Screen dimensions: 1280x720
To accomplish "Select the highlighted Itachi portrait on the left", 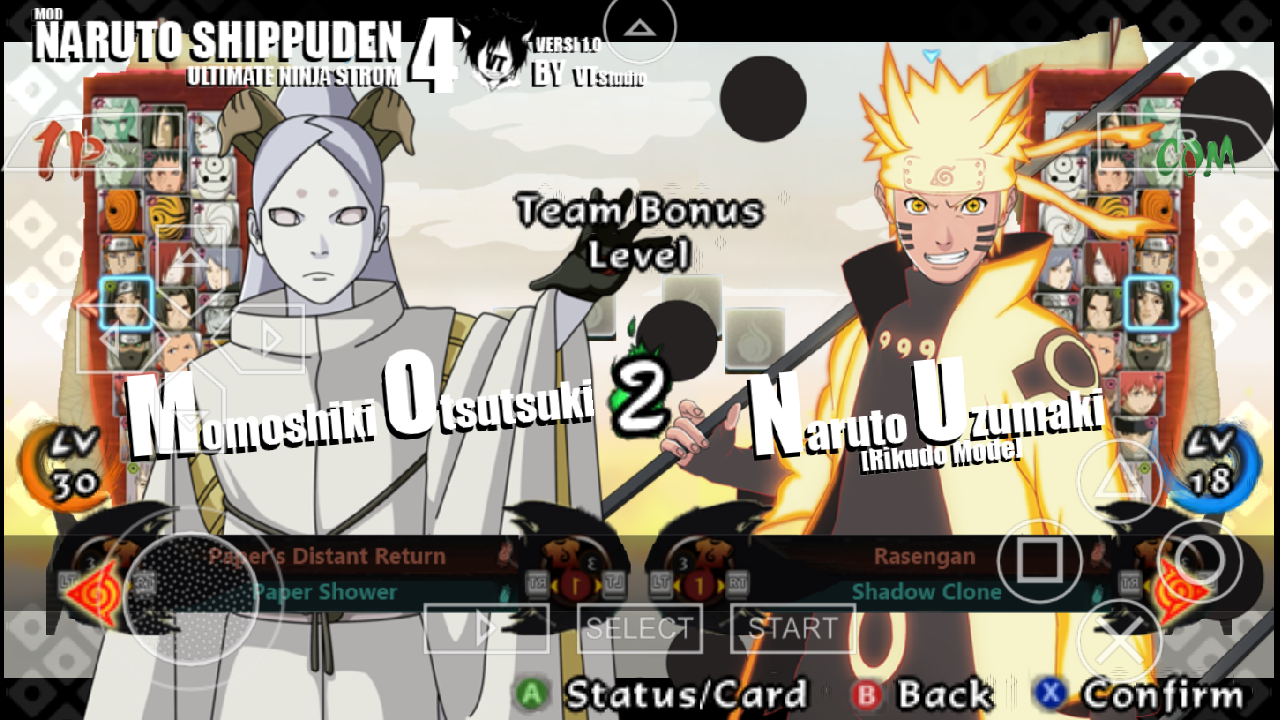I will (x=126, y=303).
